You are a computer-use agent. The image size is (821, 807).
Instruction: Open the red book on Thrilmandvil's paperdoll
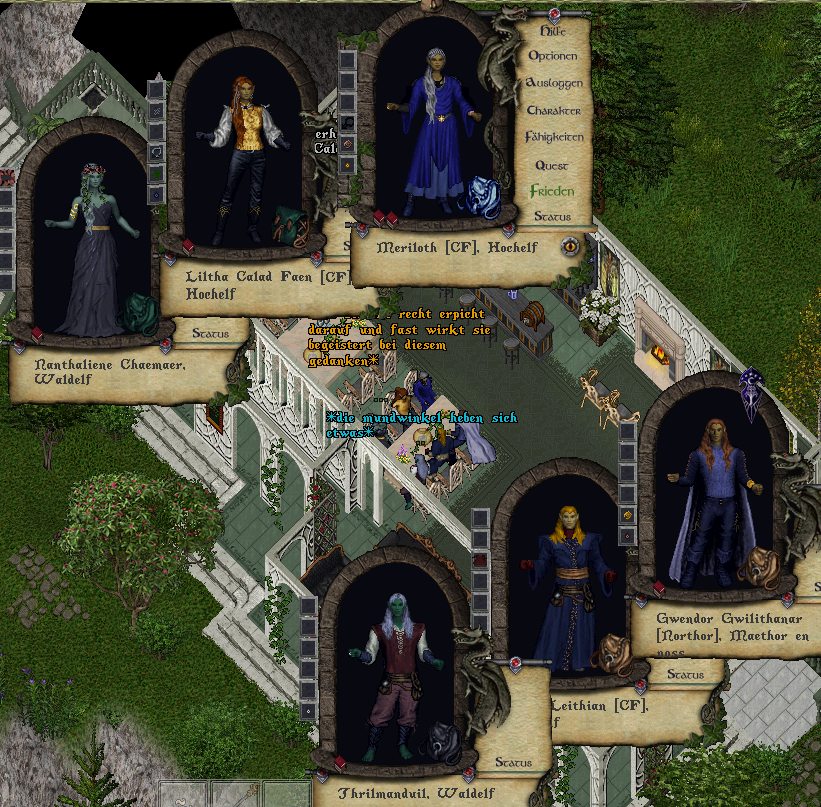(342, 764)
